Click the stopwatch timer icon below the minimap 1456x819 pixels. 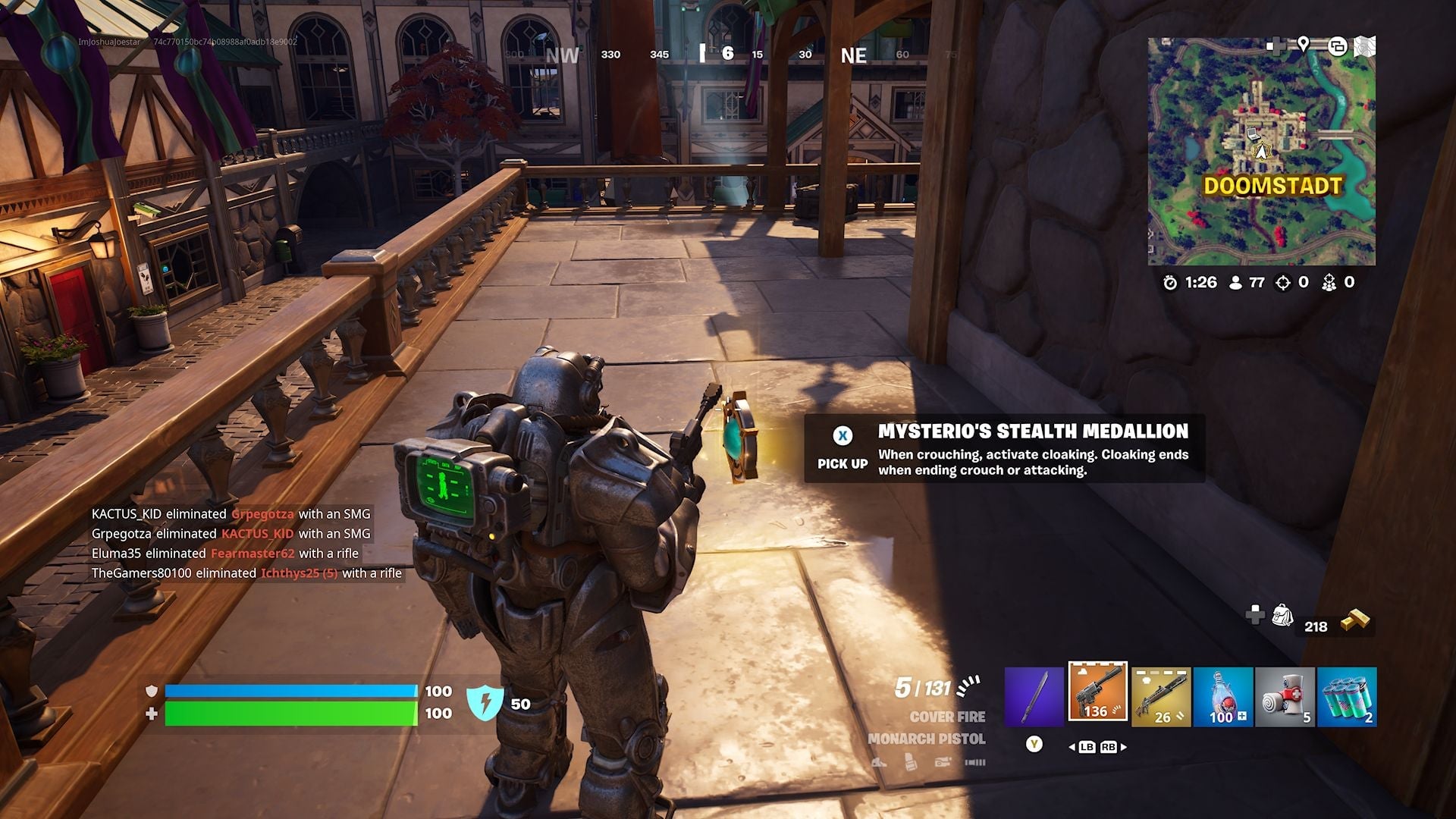pyautogui.click(x=1172, y=281)
